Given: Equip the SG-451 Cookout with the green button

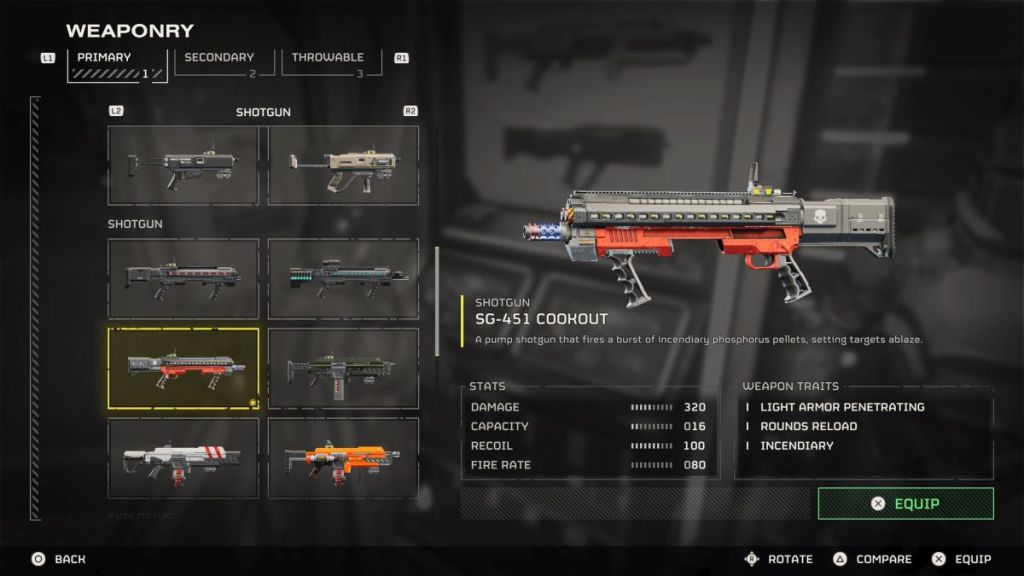Looking at the screenshot, I should point(905,503).
